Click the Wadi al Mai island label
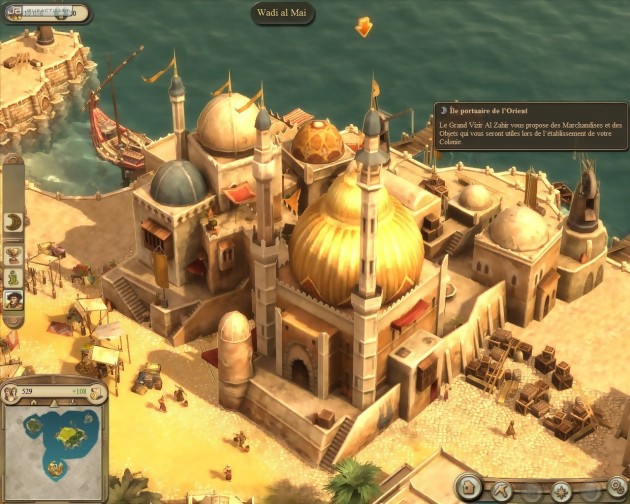Viewport: 630px width, 504px height. click(283, 13)
